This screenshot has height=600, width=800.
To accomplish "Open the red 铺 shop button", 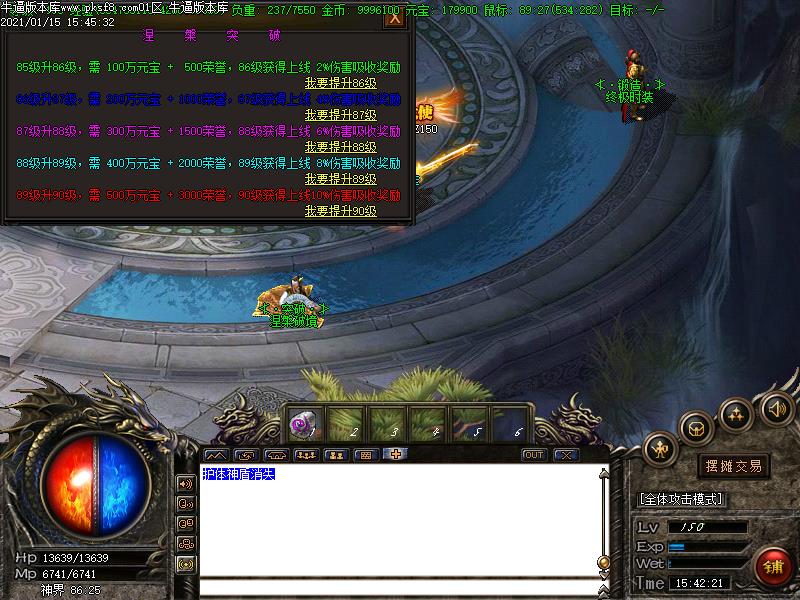I will pyautogui.click(x=773, y=567).
